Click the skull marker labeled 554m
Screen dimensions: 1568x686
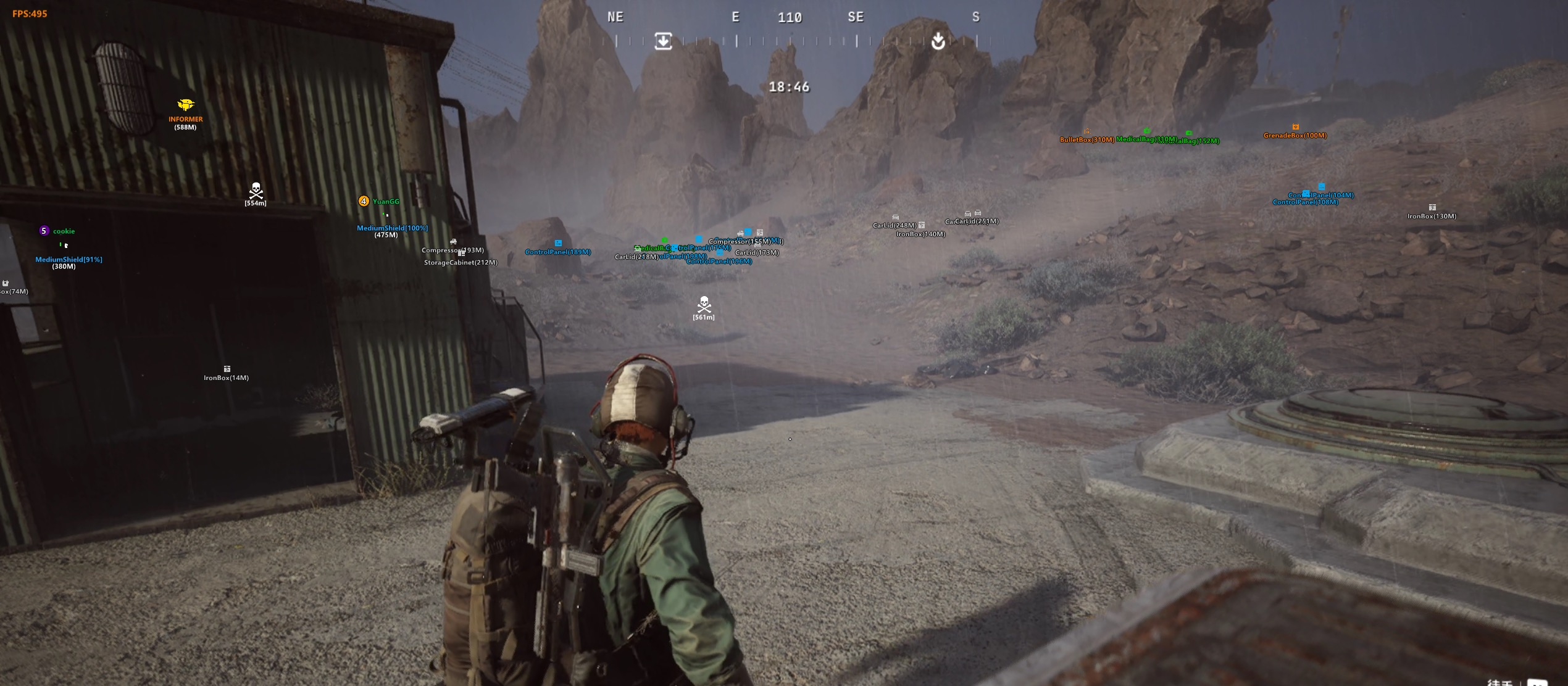tap(256, 189)
